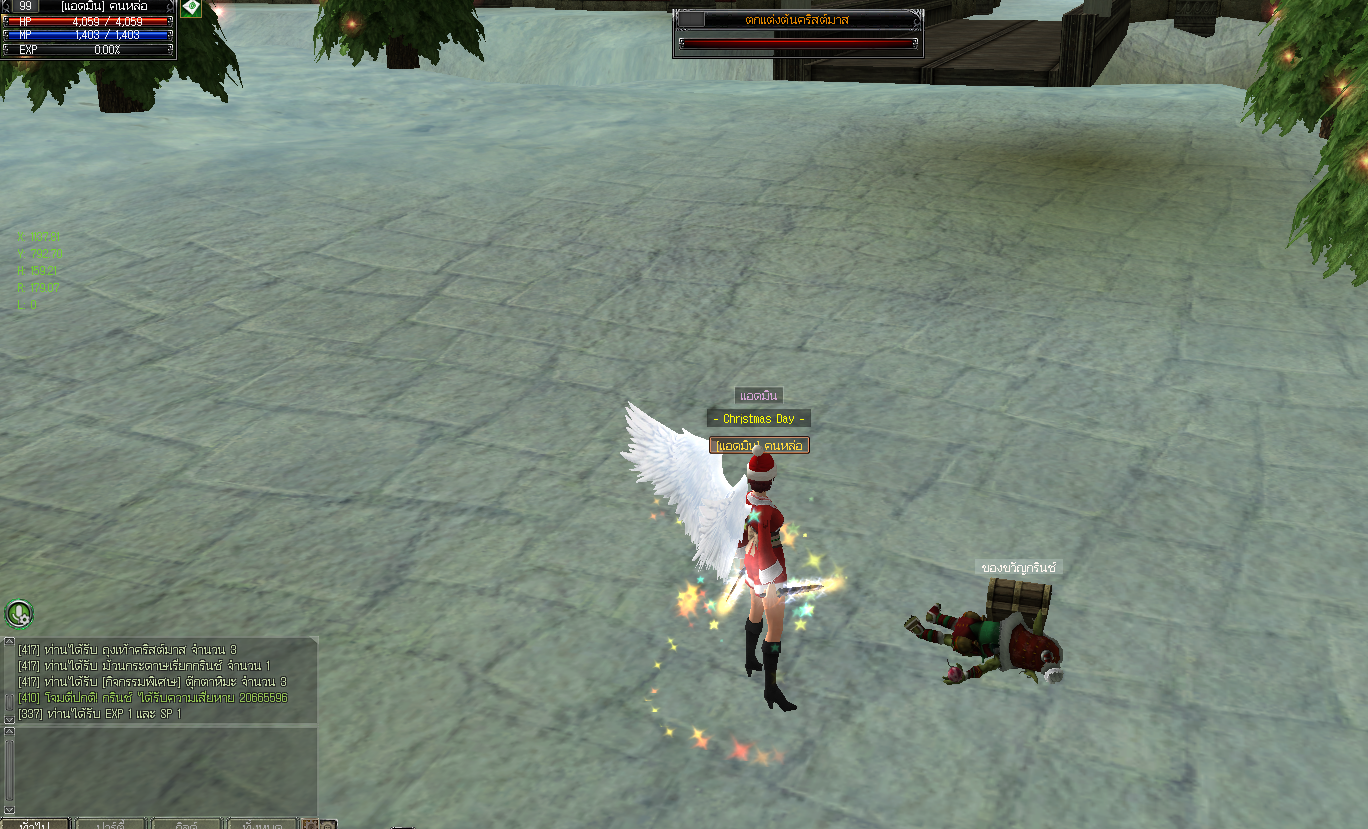Click the lower chat window's scroll-down arrow

9,808
